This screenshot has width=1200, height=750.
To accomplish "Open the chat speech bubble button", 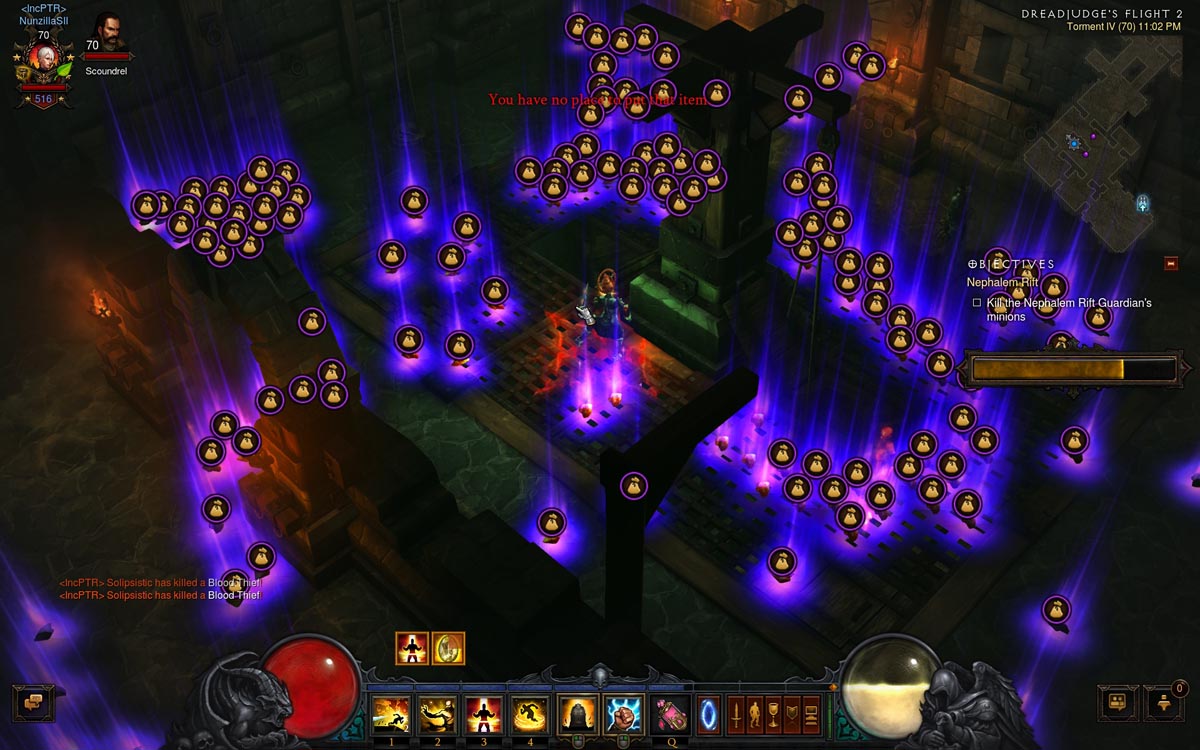I will click(x=33, y=703).
